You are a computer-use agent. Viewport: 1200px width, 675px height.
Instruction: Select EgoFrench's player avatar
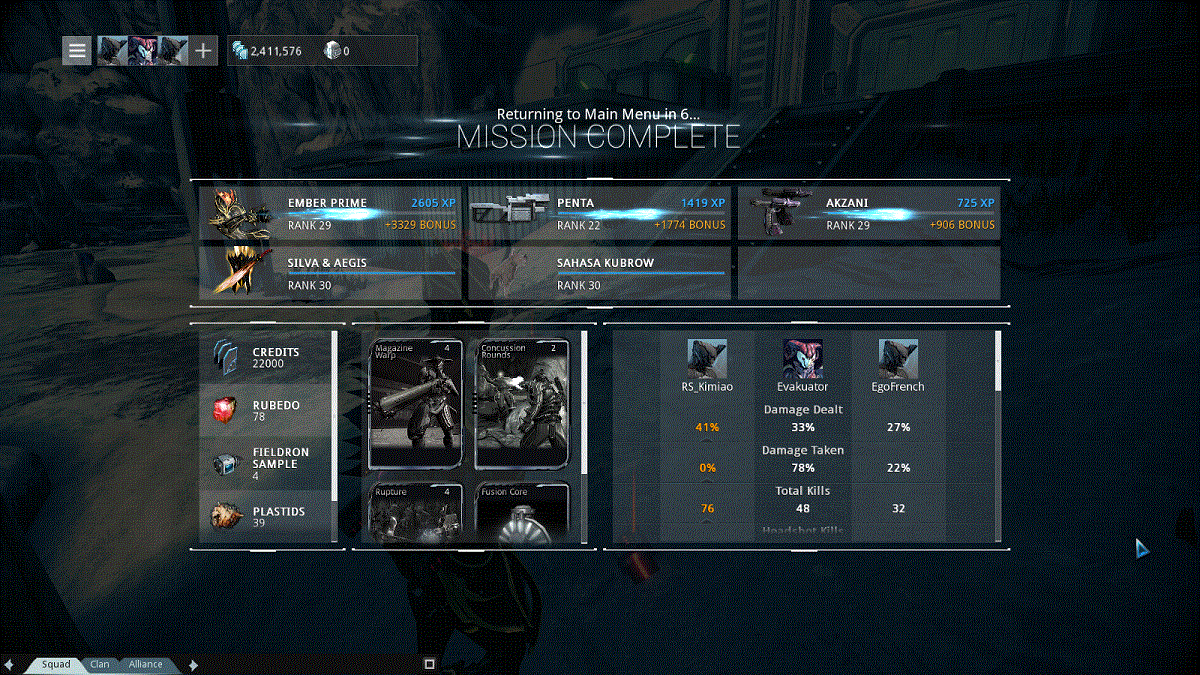[898, 358]
